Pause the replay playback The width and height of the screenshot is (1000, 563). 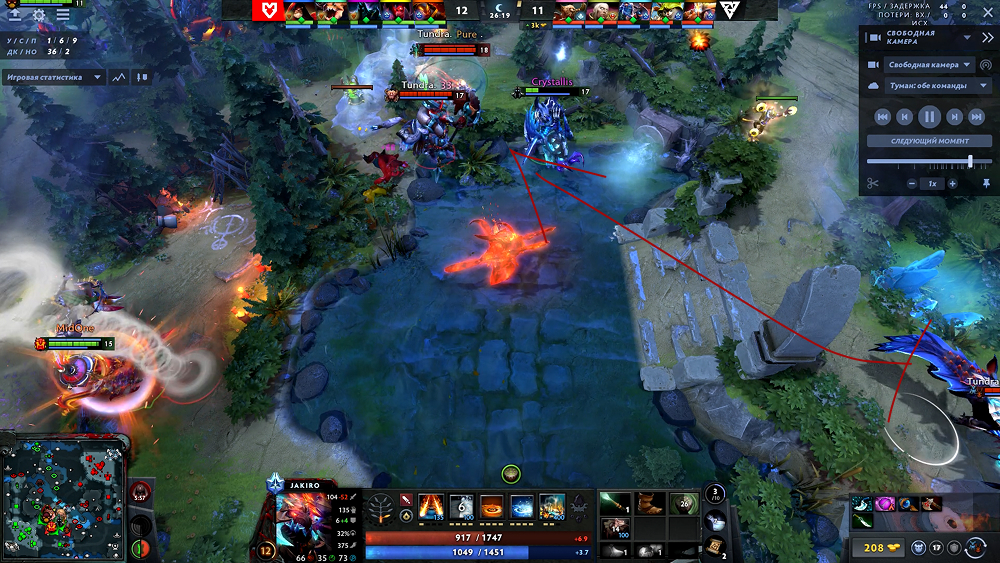click(x=929, y=117)
